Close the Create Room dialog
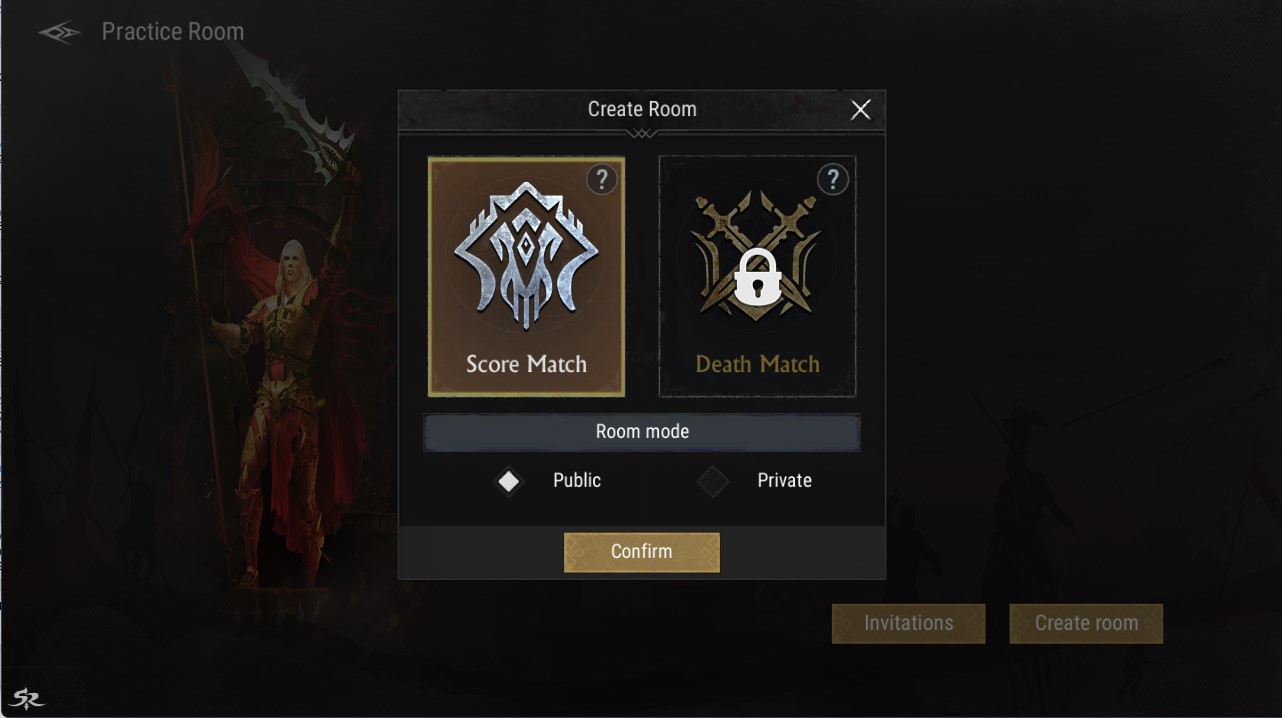 (x=860, y=110)
